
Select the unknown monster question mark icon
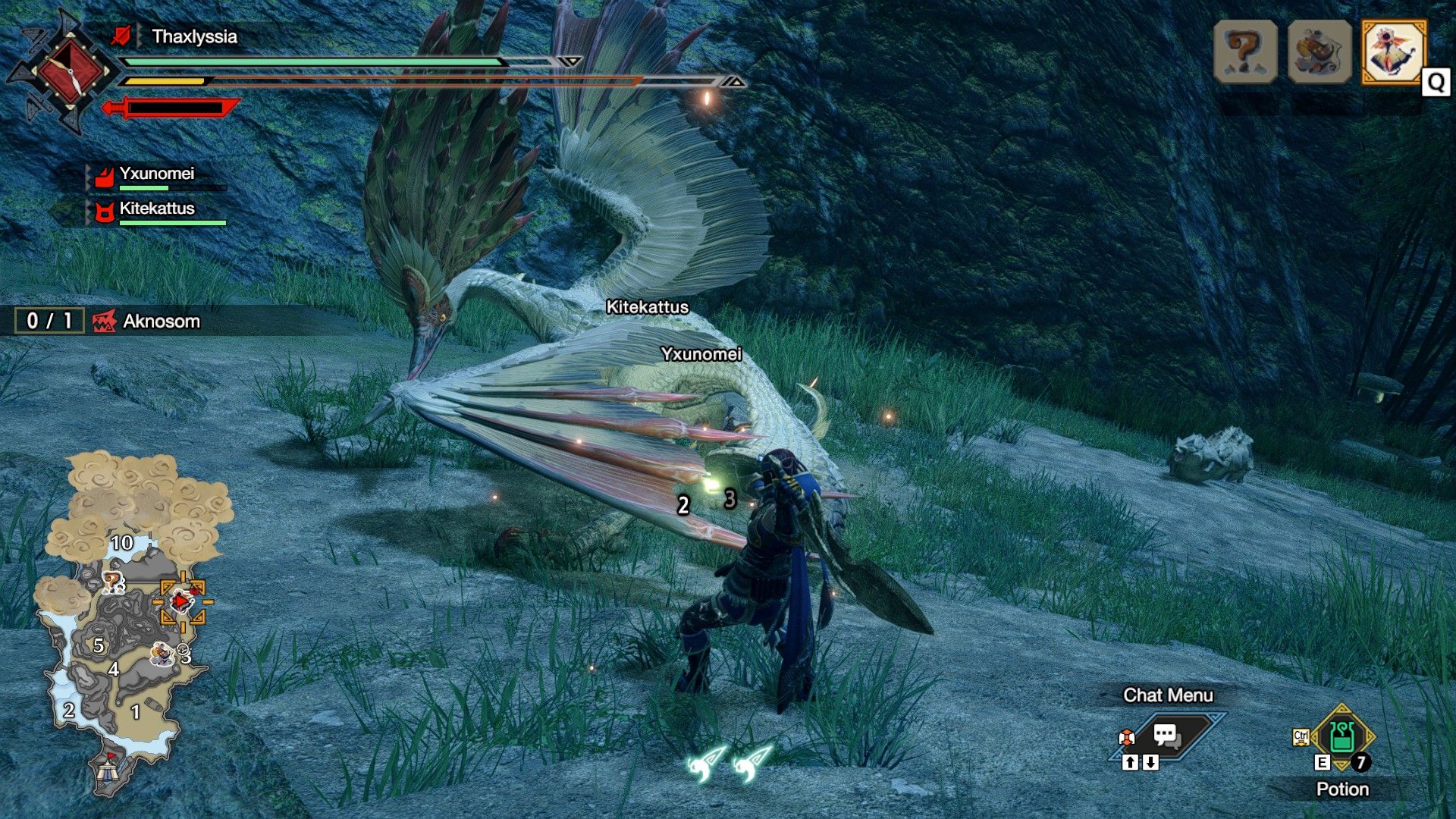pos(1244,52)
